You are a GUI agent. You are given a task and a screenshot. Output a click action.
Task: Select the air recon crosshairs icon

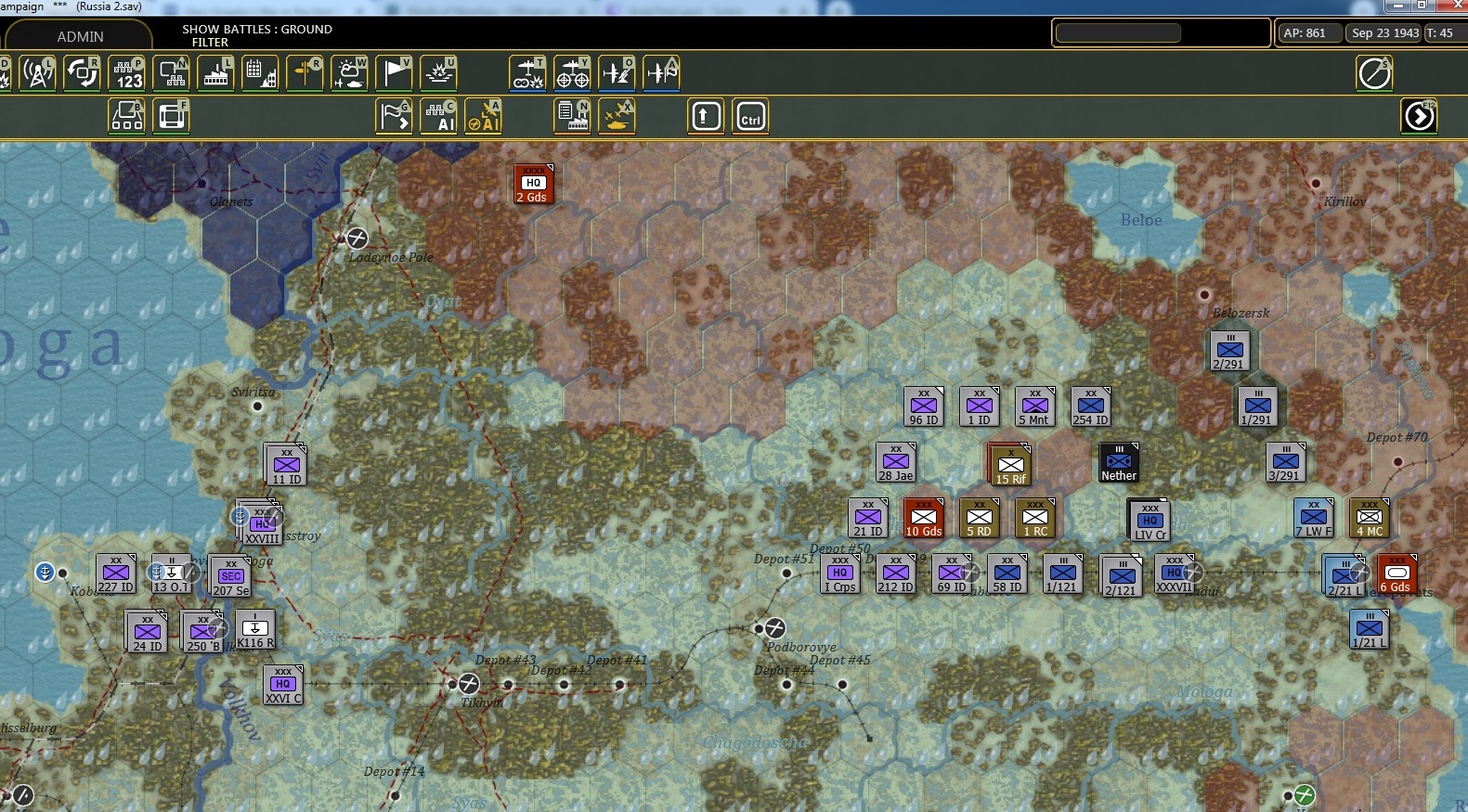pos(573,72)
